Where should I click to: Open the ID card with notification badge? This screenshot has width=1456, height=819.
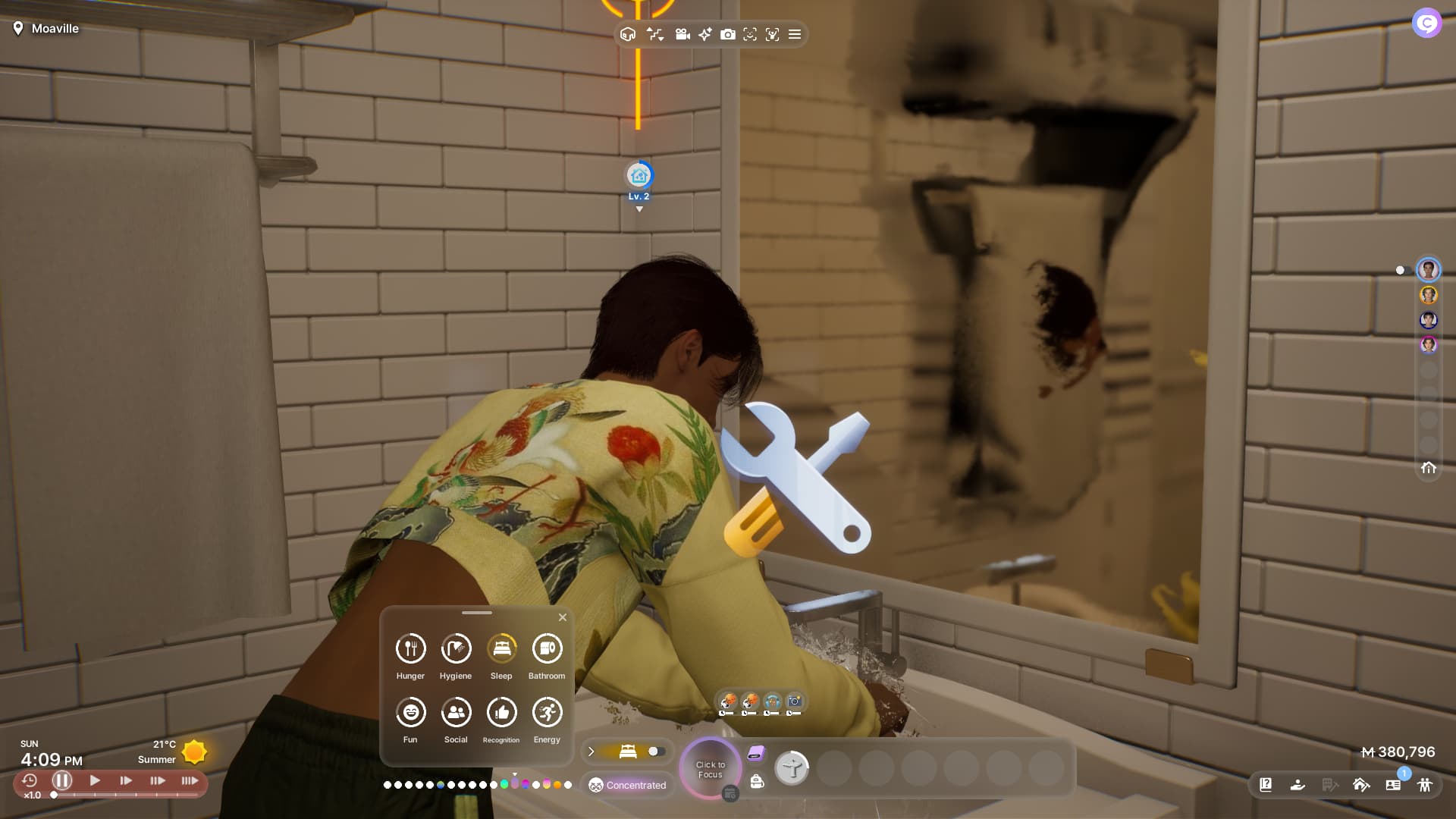pos(1393,785)
